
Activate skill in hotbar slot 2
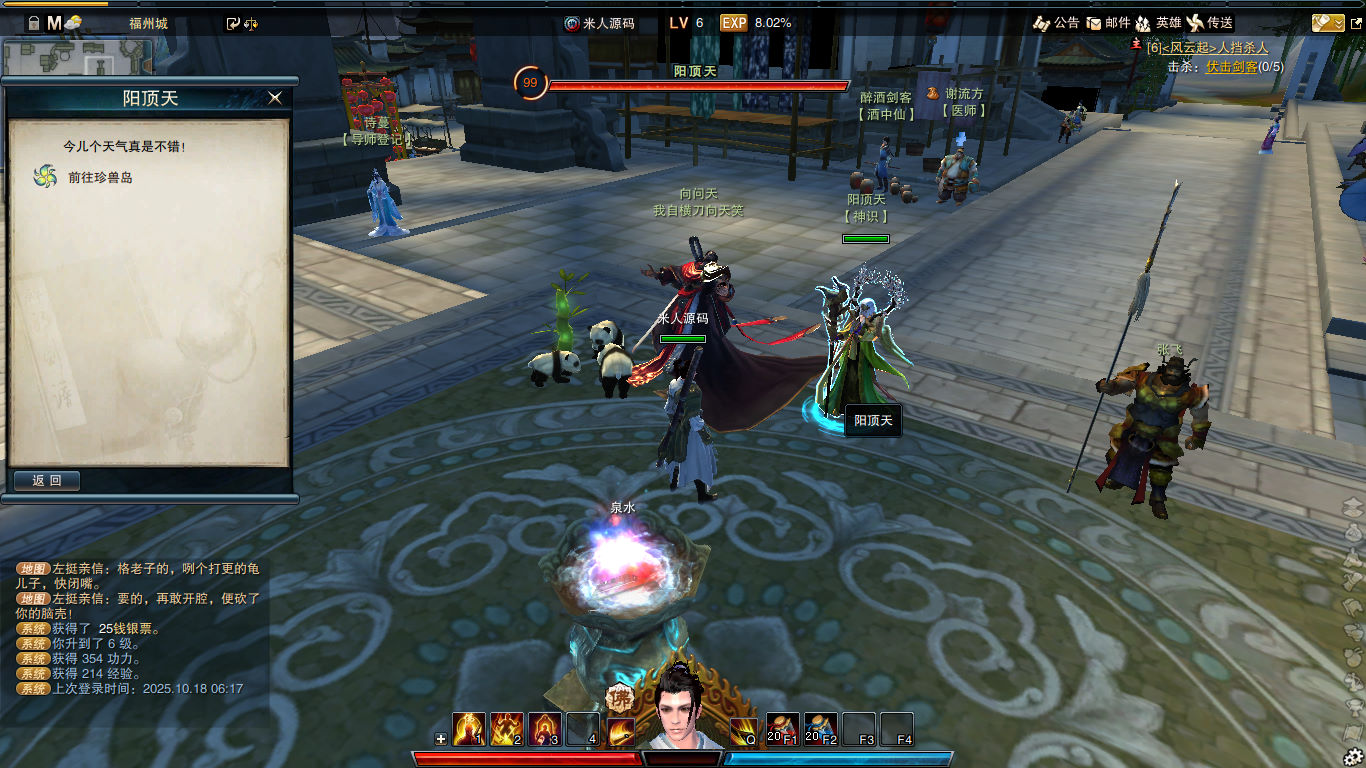coord(507,729)
